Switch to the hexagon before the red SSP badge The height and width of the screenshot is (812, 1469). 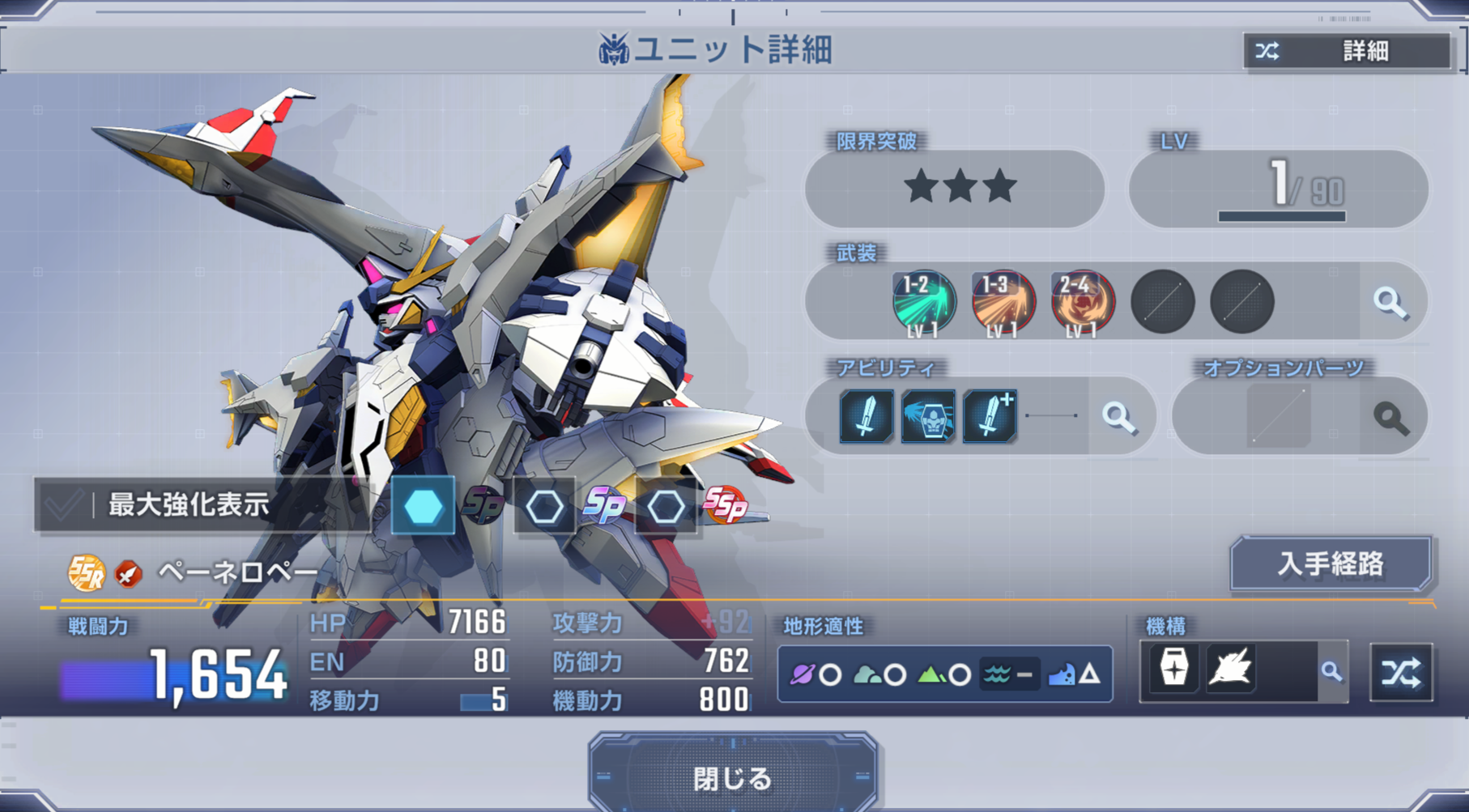point(666,508)
